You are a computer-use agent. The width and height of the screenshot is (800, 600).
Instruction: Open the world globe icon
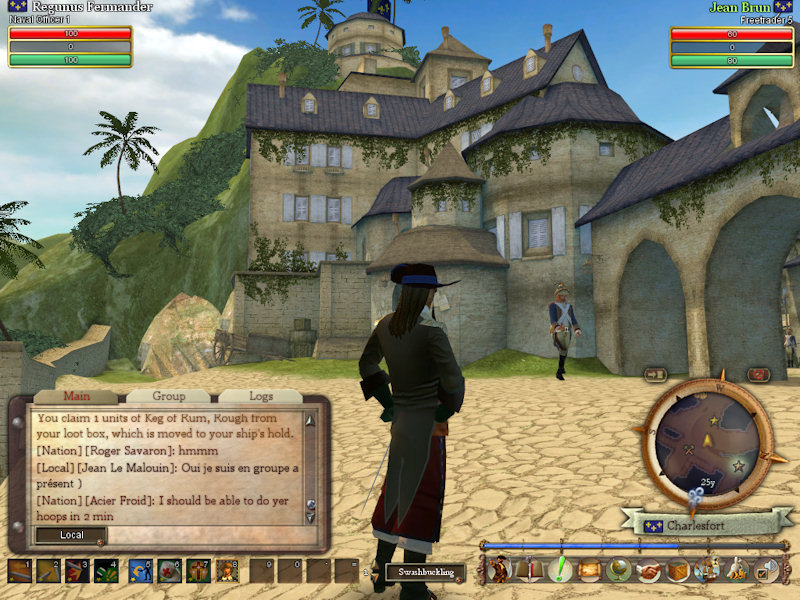coord(618,570)
